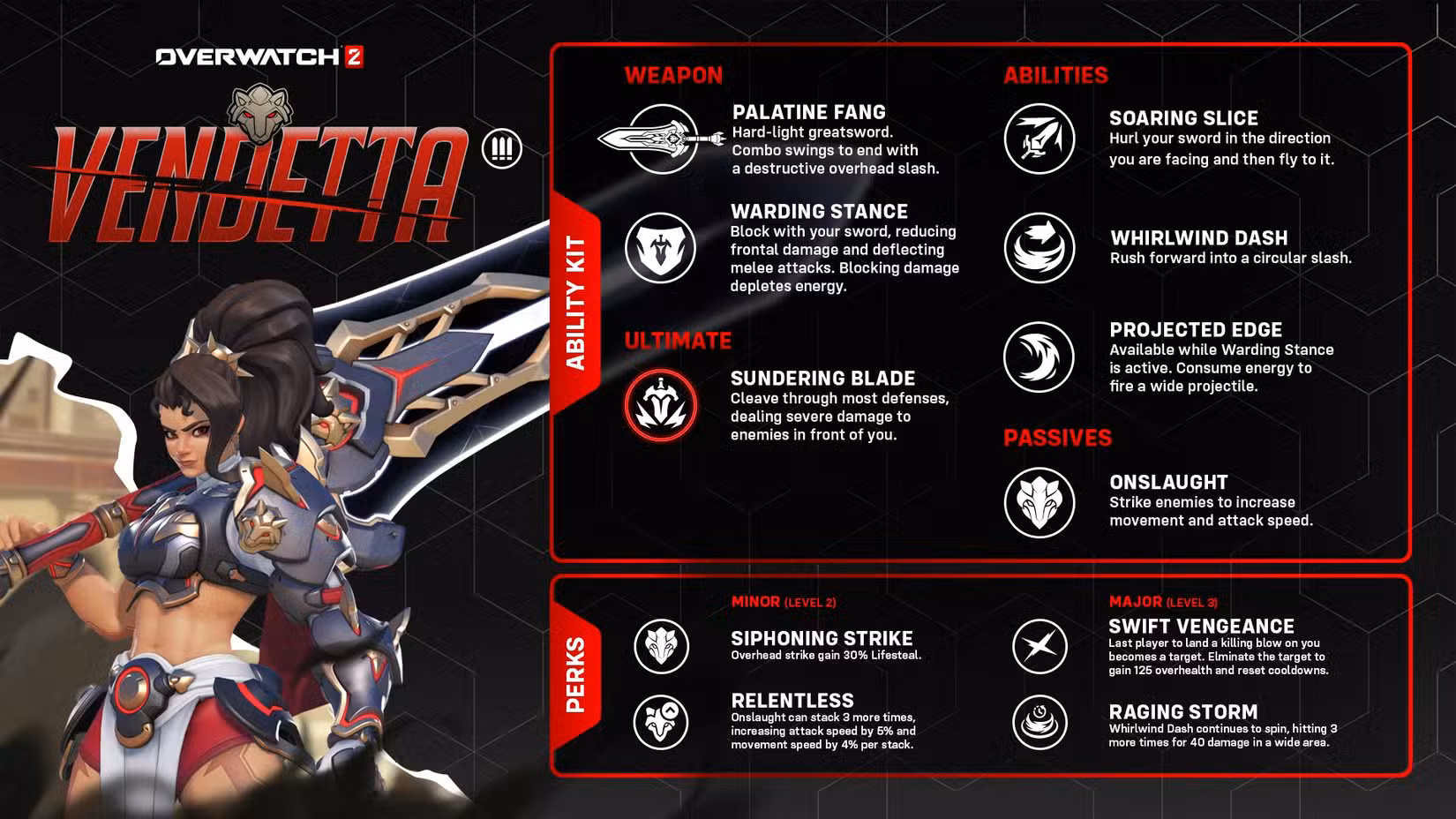Choose the Relentless minor perk icon
Screen dimensions: 1456x819
(661, 722)
